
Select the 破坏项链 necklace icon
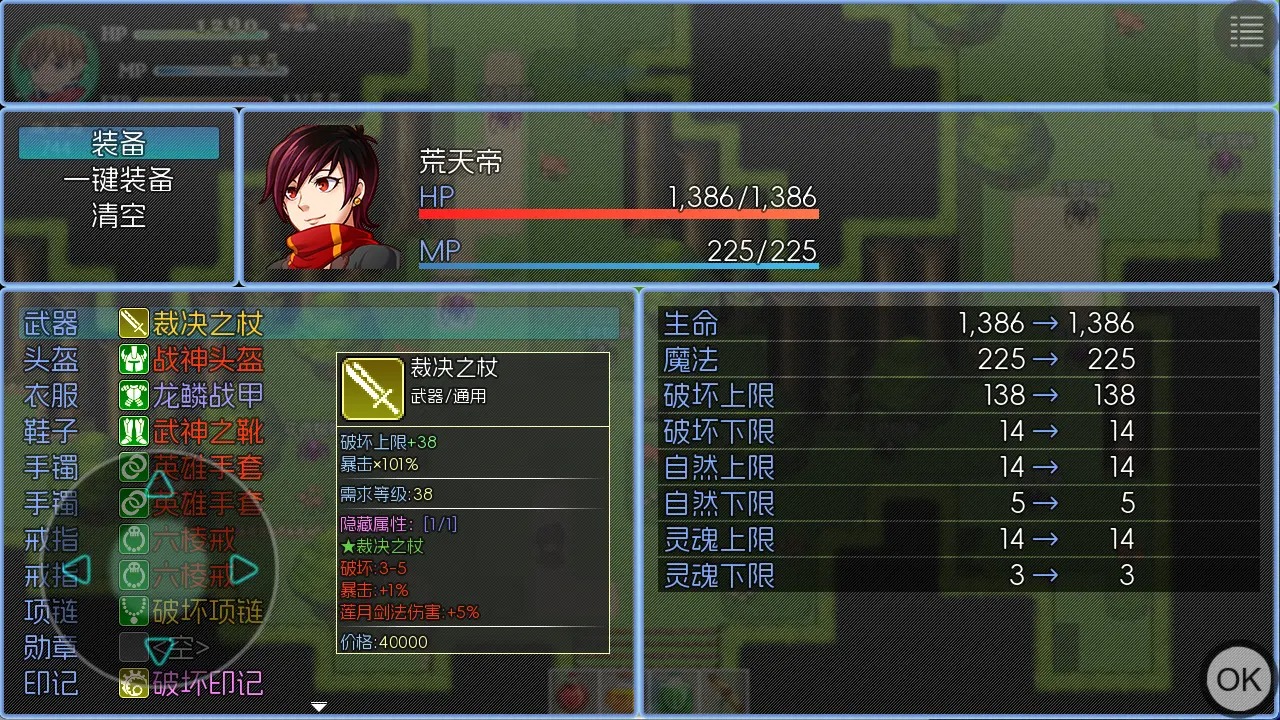pyautogui.click(x=136, y=610)
